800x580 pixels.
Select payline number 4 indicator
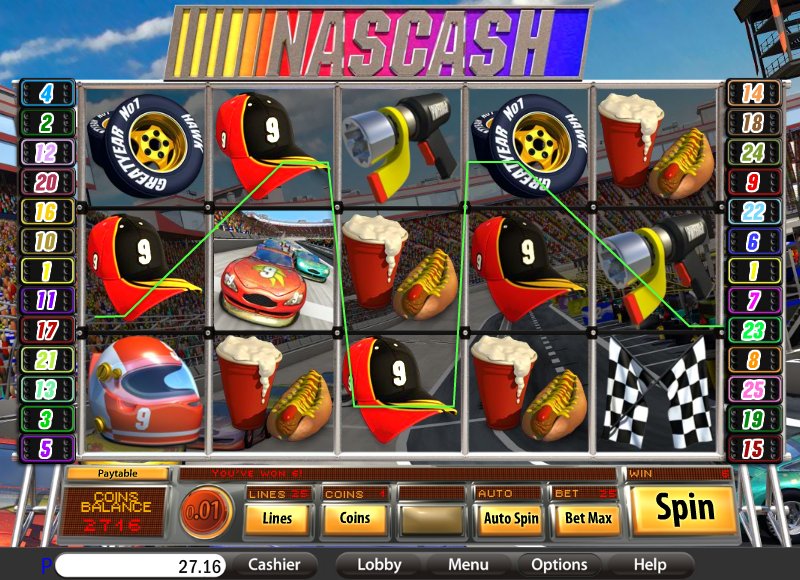coord(47,94)
